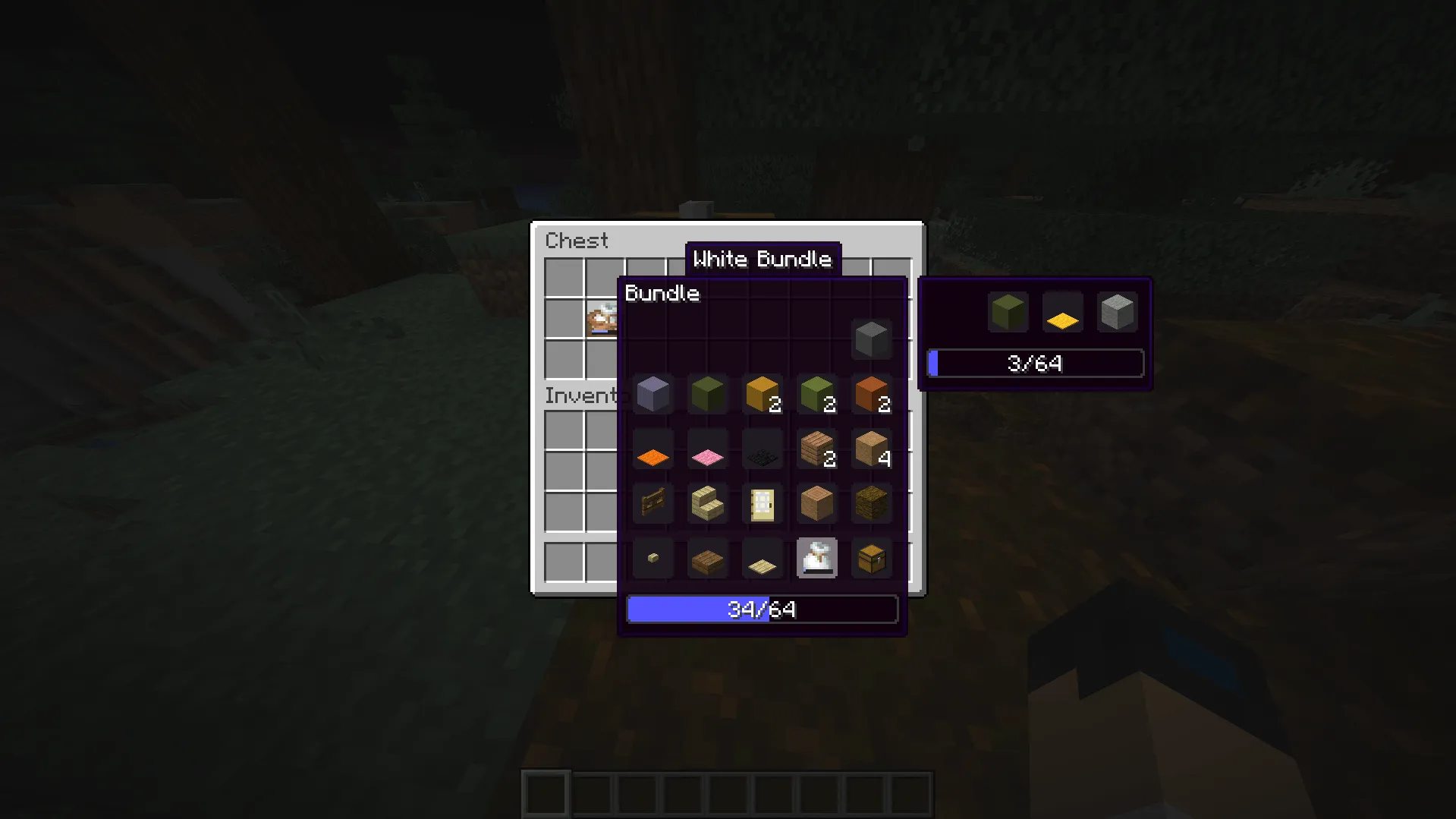Click the wooden button in the bundle
1456x819 pixels.
coord(653,559)
